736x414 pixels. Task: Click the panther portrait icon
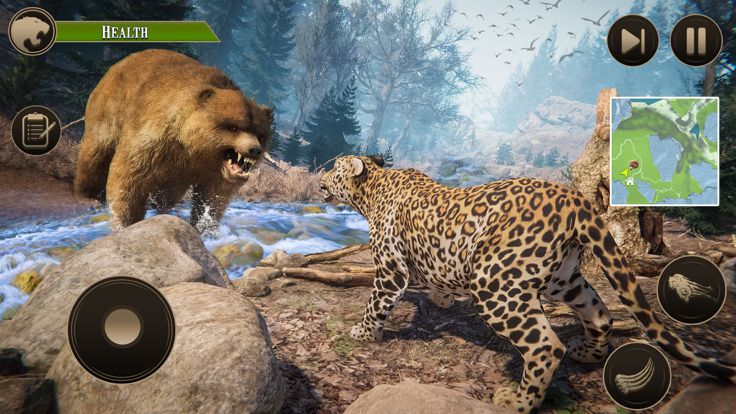[x=31, y=31]
